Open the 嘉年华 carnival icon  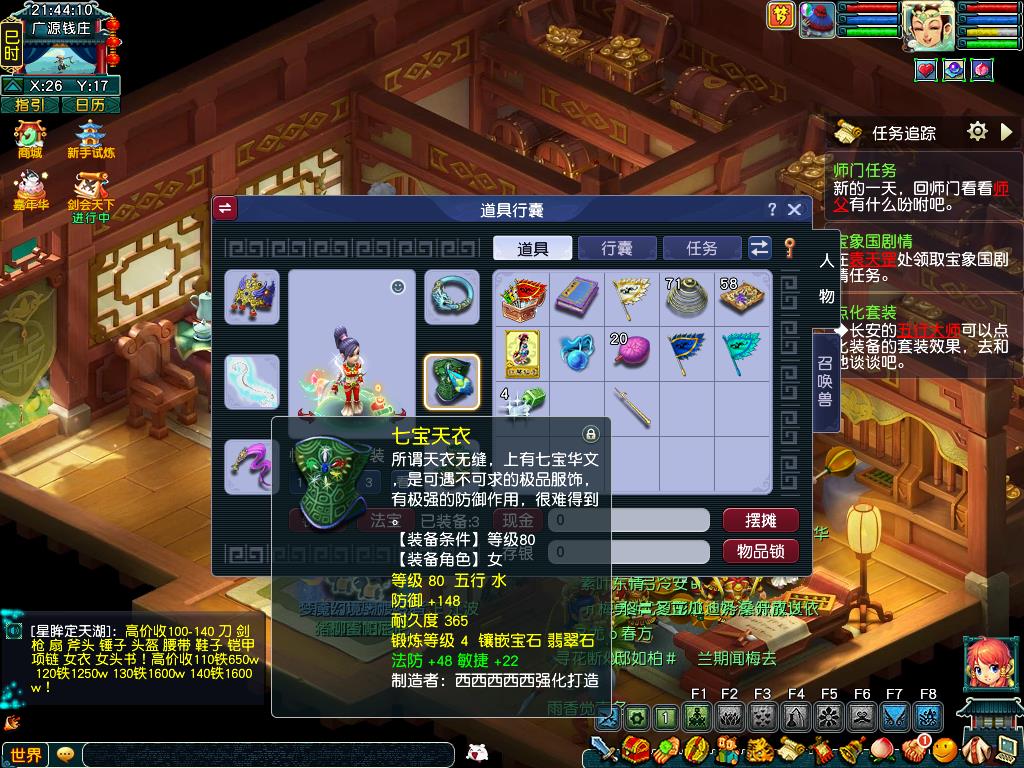tap(30, 190)
